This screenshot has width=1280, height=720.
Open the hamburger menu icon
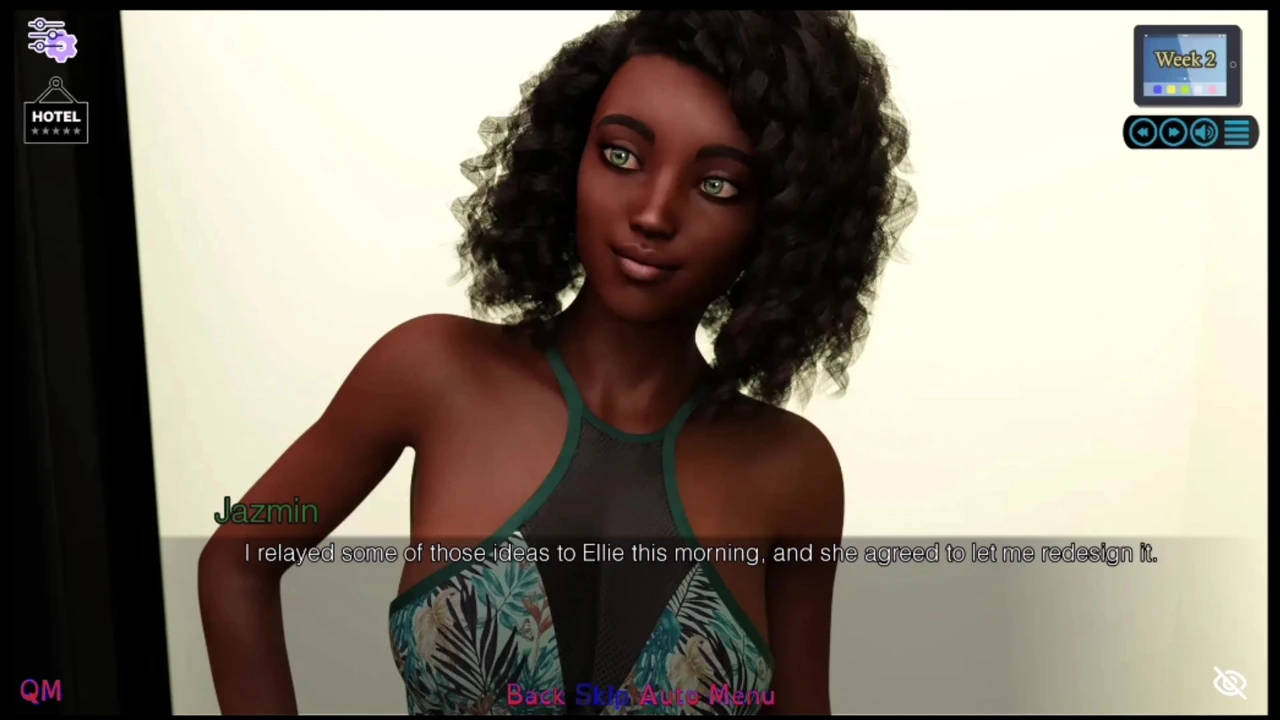tap(1237, 132)
